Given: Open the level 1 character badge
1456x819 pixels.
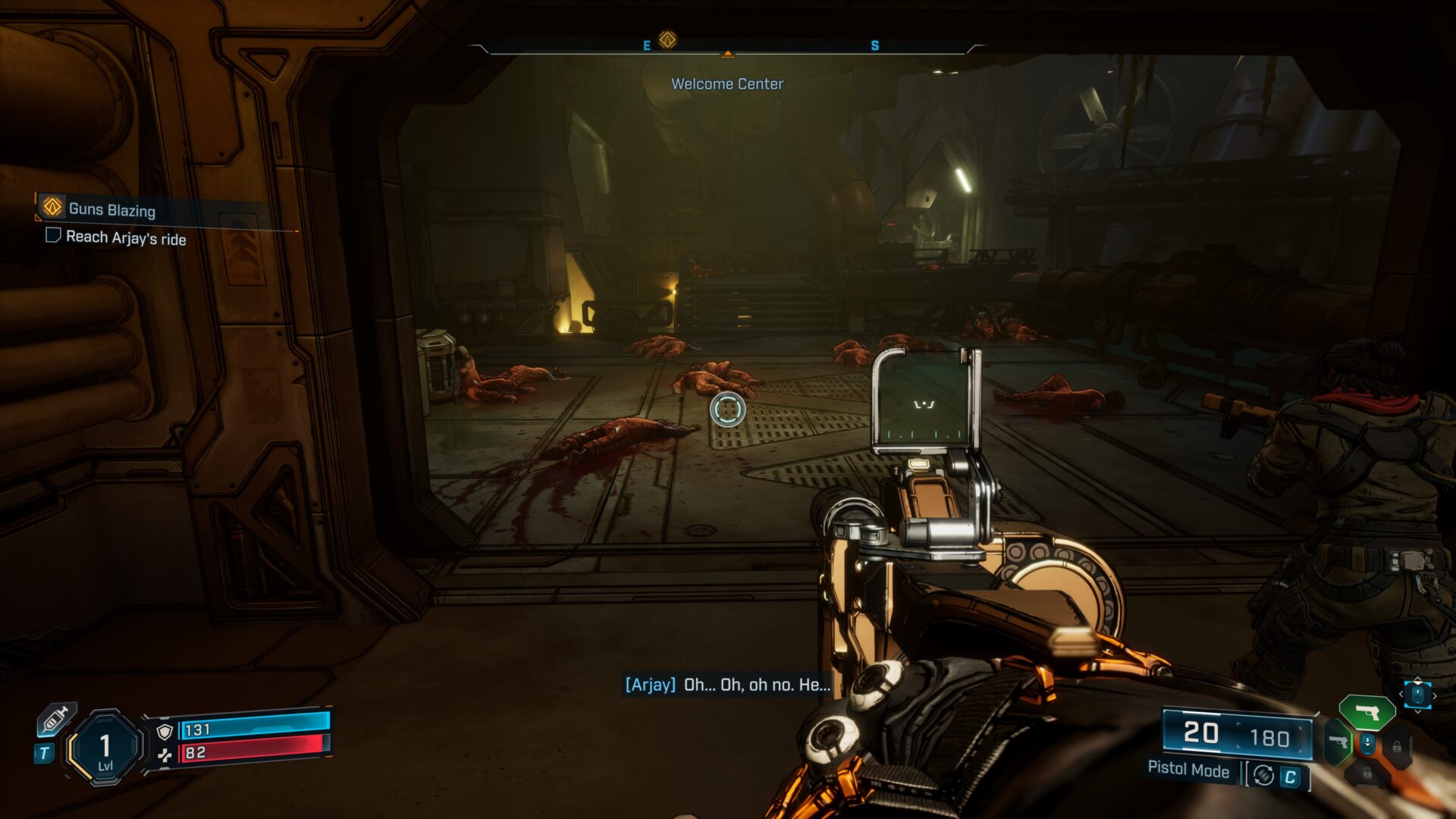Looking at the screenshot, I should pyautogui.click(x=105, y=748).
